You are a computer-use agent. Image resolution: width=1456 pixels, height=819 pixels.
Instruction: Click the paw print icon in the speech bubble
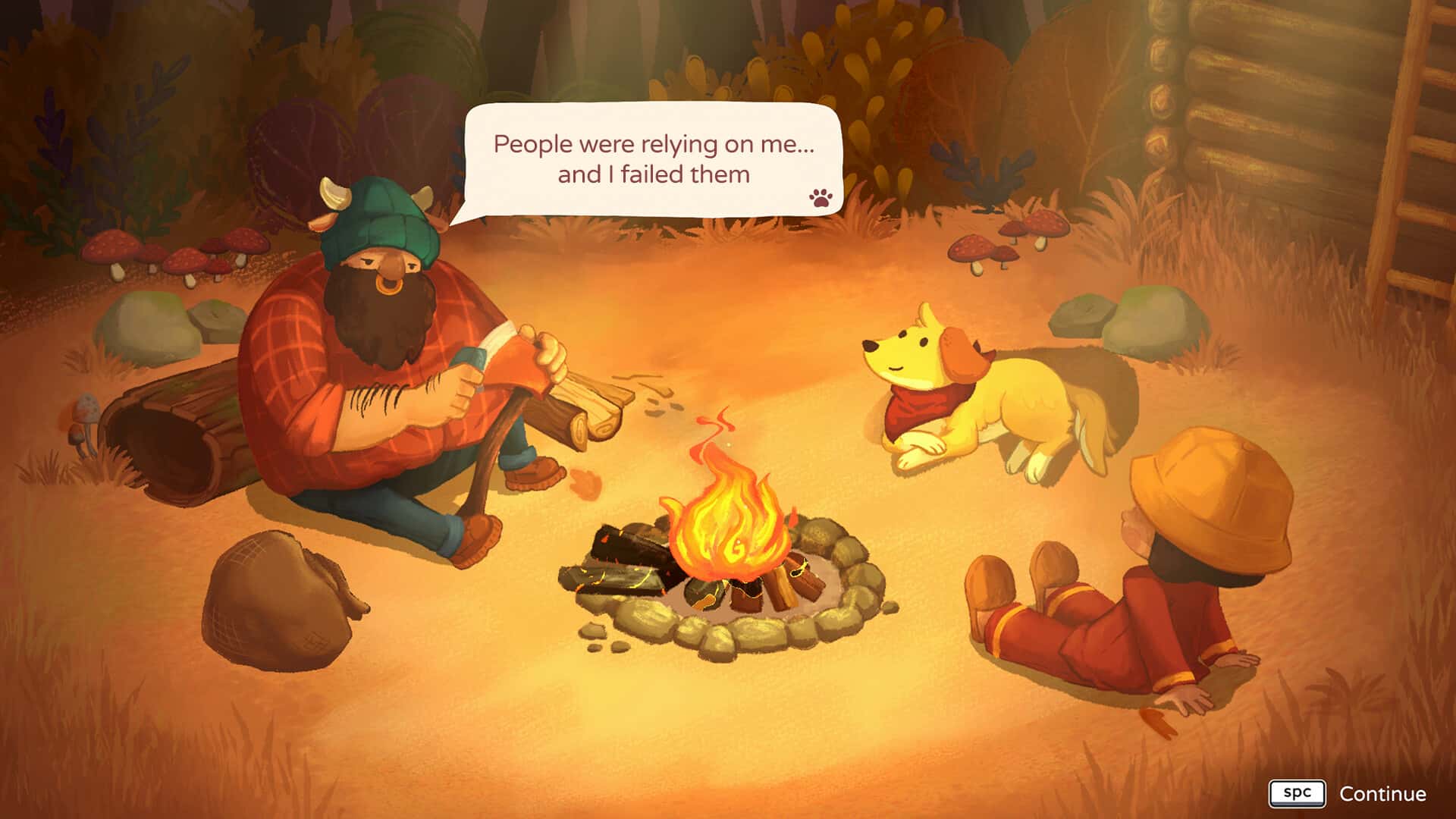pyautogui.click(x=821, y=199)
